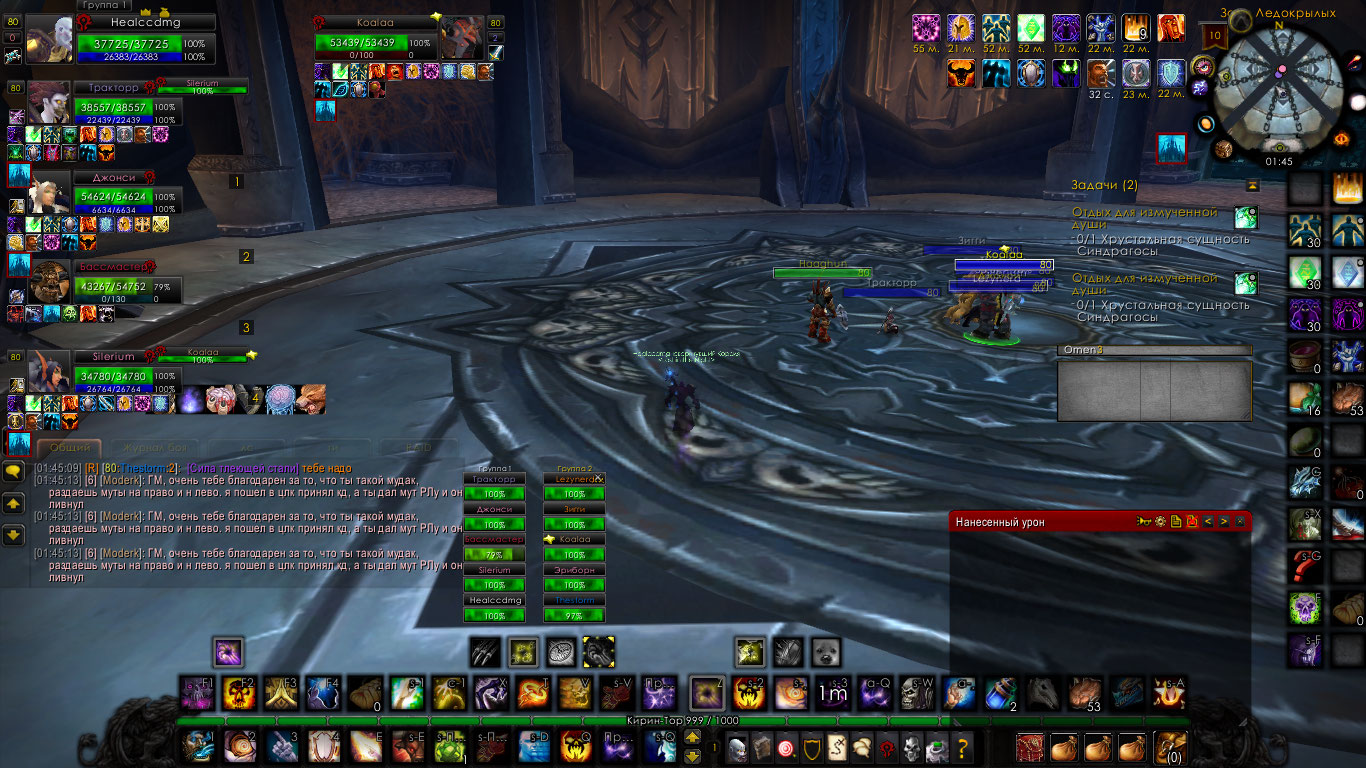
Task: Open the help question mark micro button
Action: click(x=963, y=747)
